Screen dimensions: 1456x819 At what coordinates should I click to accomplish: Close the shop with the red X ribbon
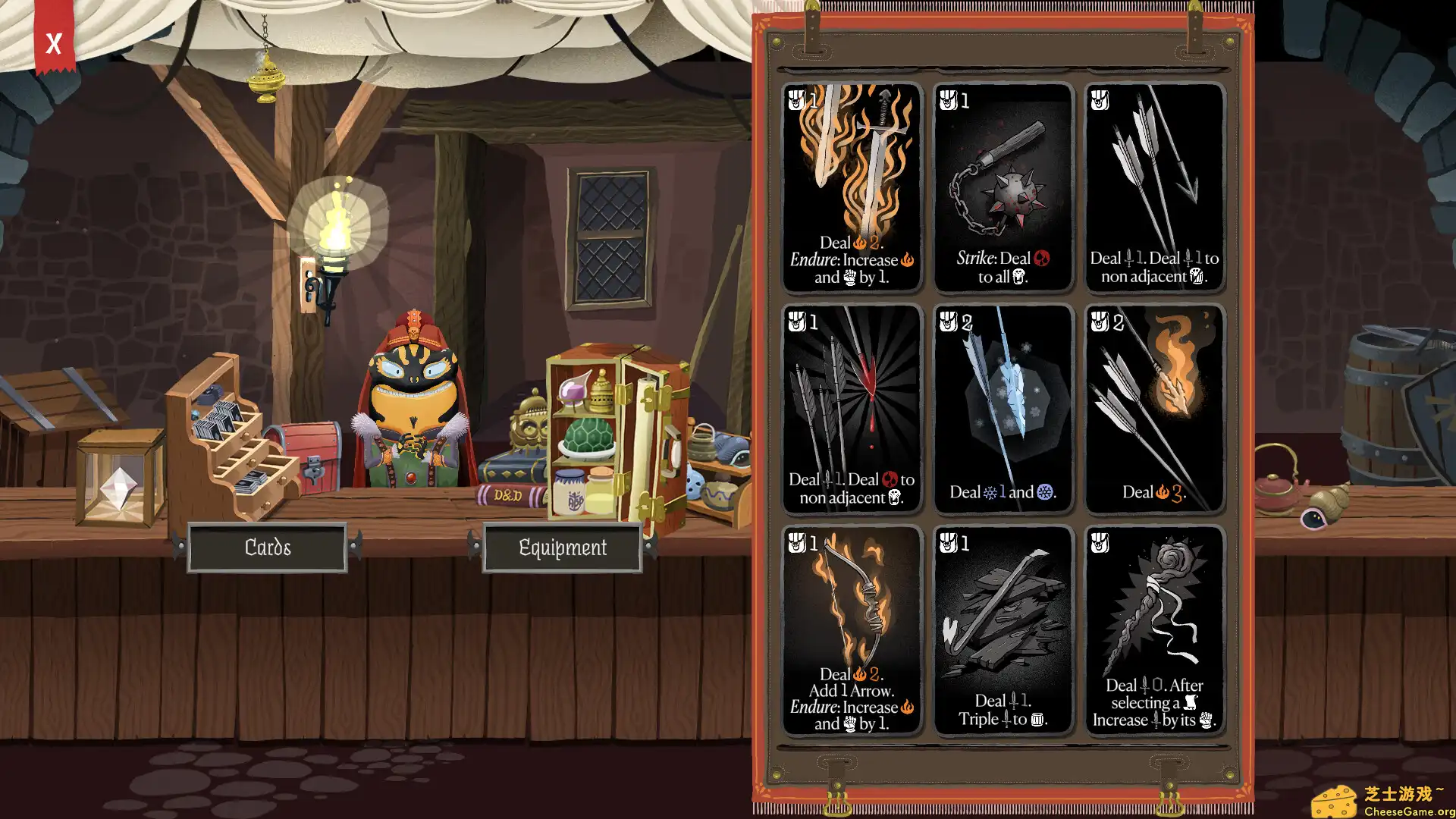point(53,45)
